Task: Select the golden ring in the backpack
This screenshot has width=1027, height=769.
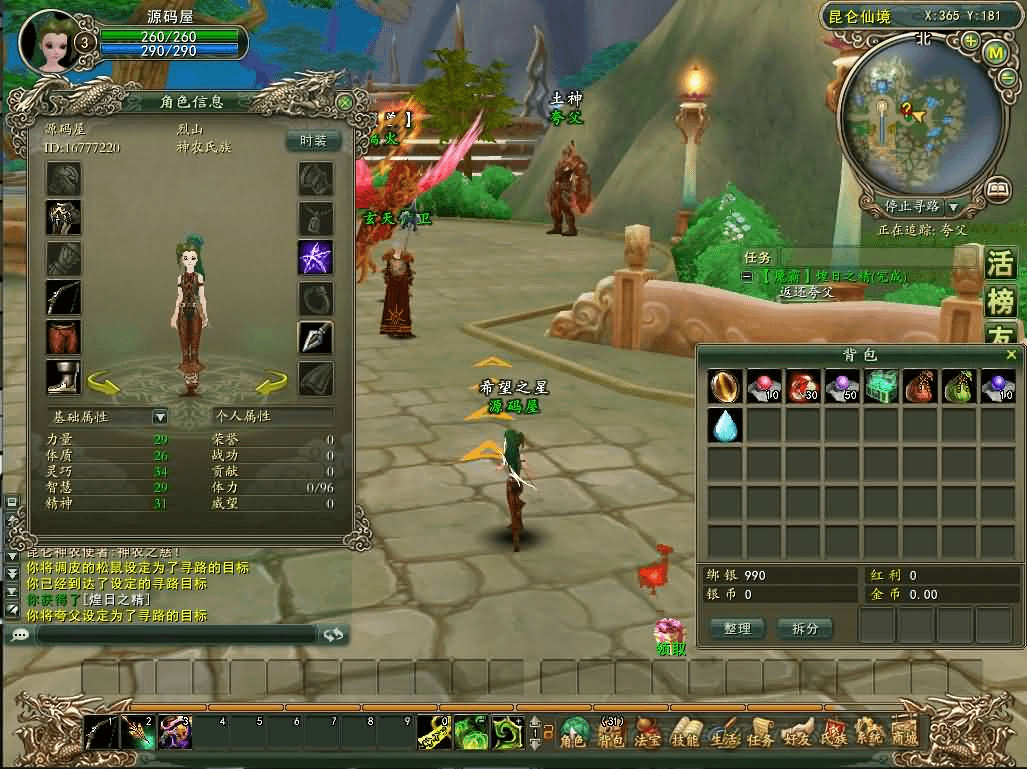Action: point(725,387)
